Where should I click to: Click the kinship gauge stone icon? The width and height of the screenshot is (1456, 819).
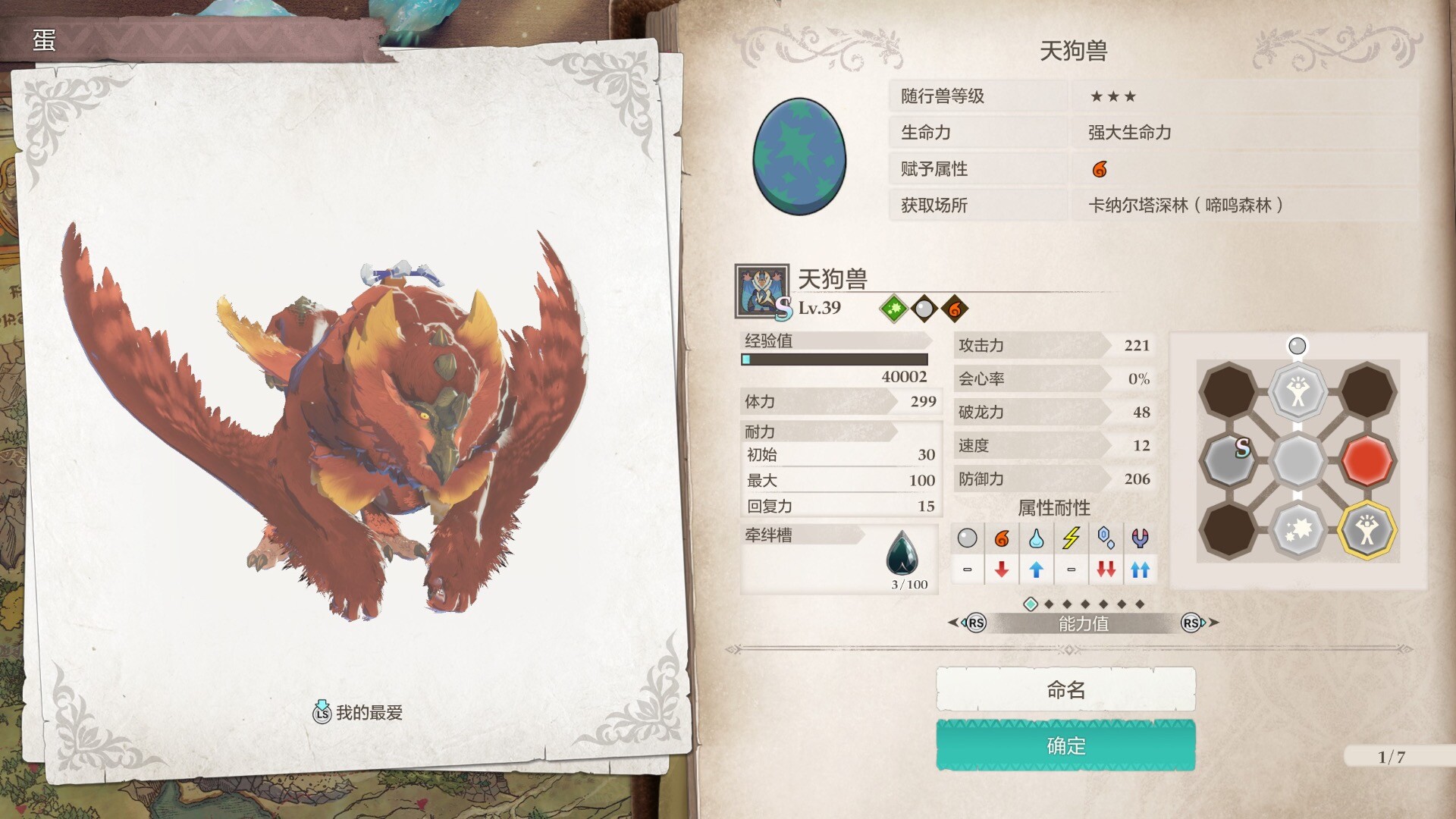902,554
